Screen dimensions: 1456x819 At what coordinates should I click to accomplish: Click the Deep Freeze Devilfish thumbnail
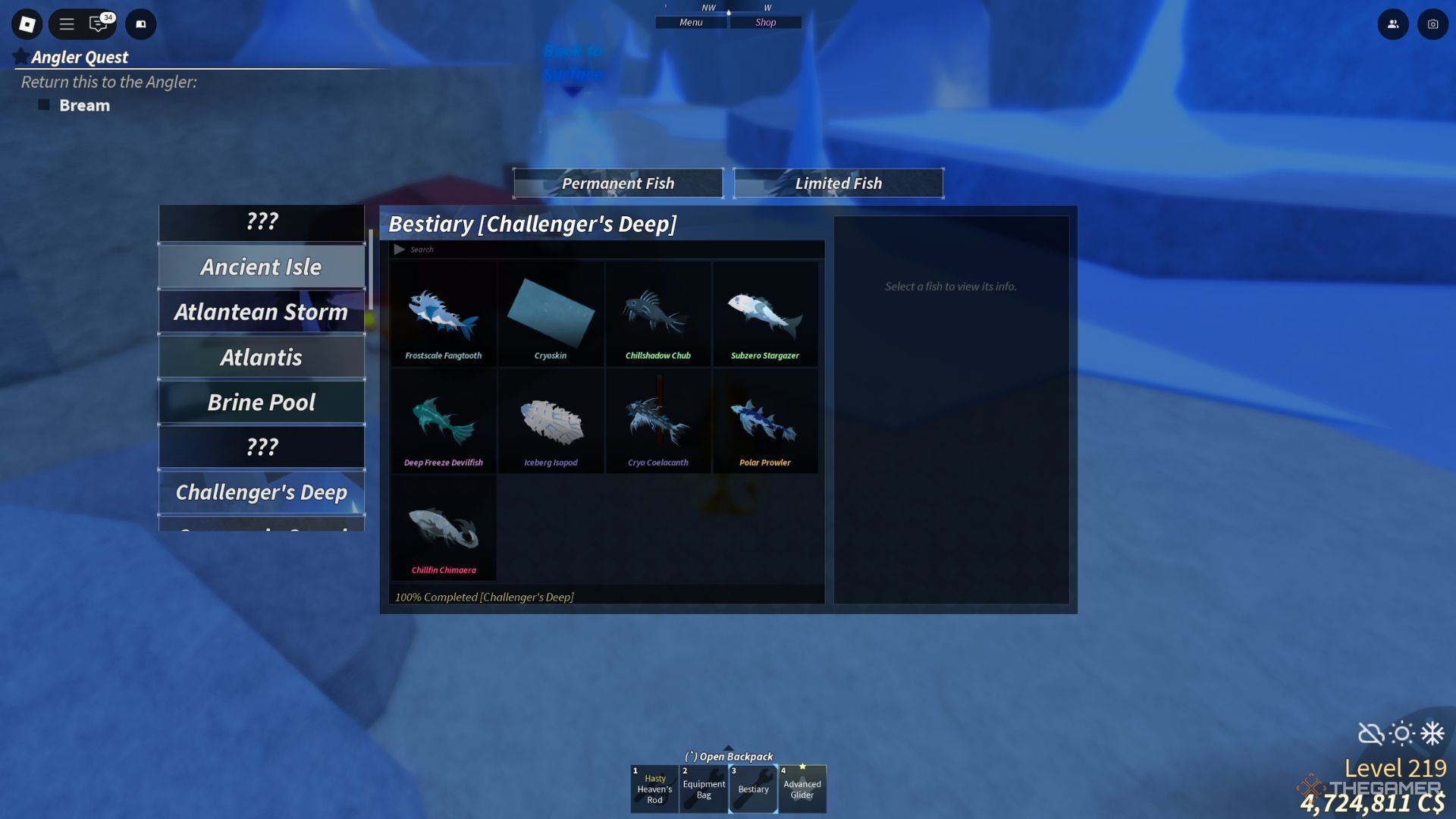tap(444, 420)
